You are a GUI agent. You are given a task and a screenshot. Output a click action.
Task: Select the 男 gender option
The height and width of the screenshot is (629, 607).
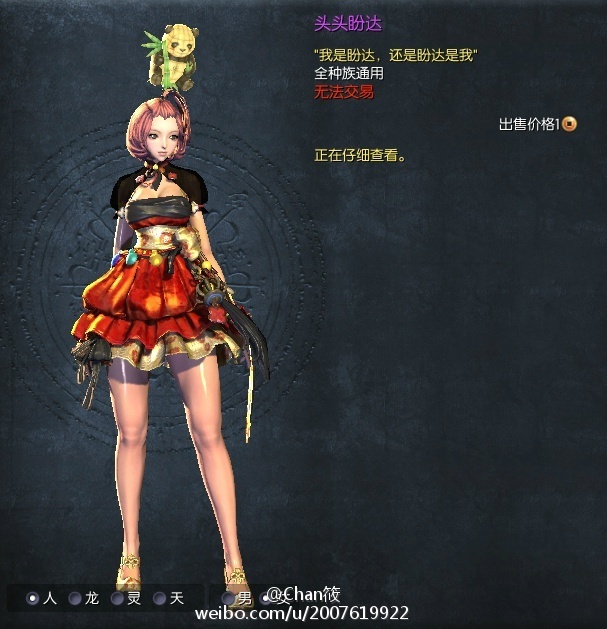229,598
